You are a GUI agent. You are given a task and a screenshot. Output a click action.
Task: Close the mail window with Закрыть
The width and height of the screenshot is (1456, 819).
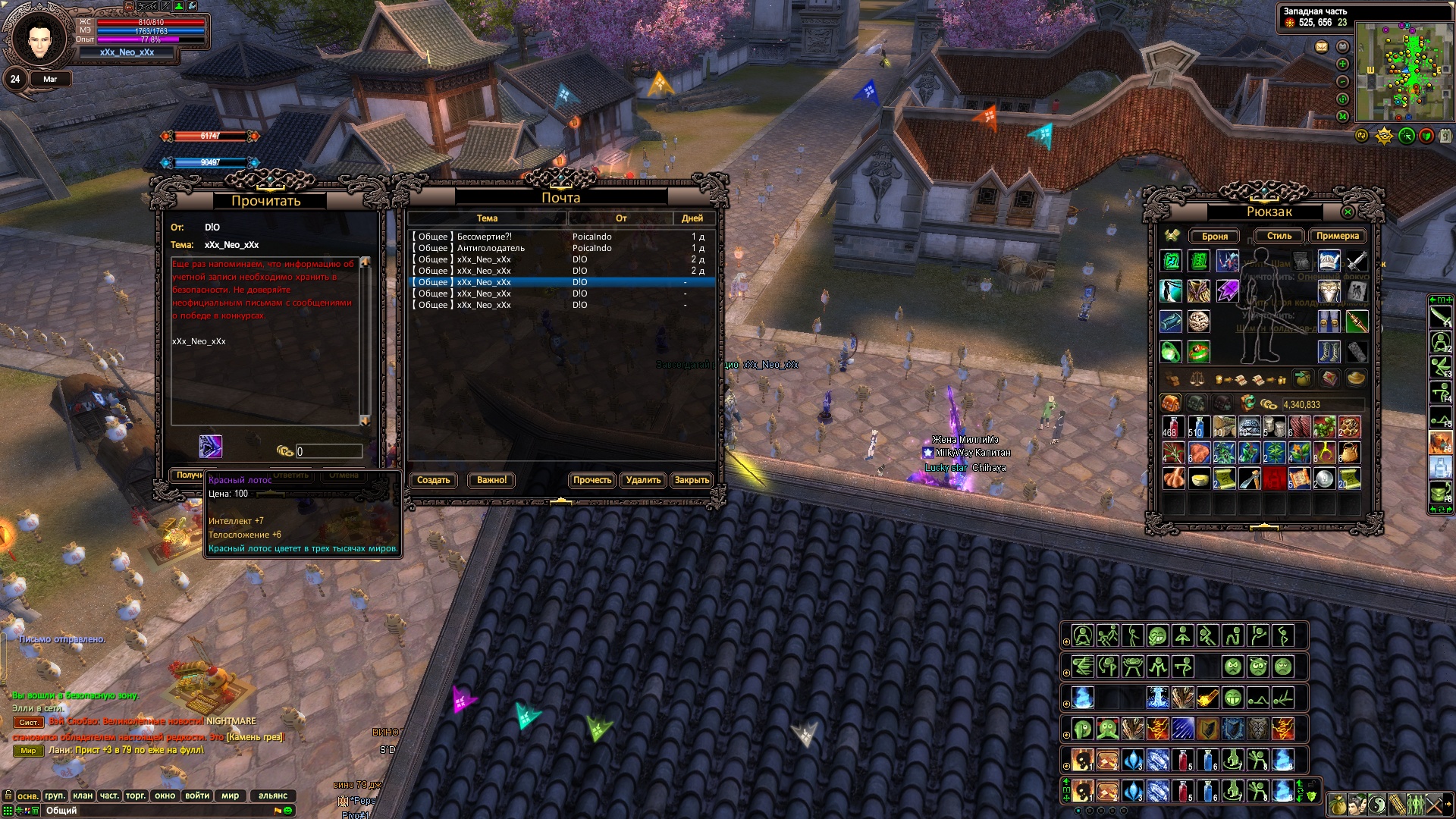pyautogui.click(x=692, y=480)
